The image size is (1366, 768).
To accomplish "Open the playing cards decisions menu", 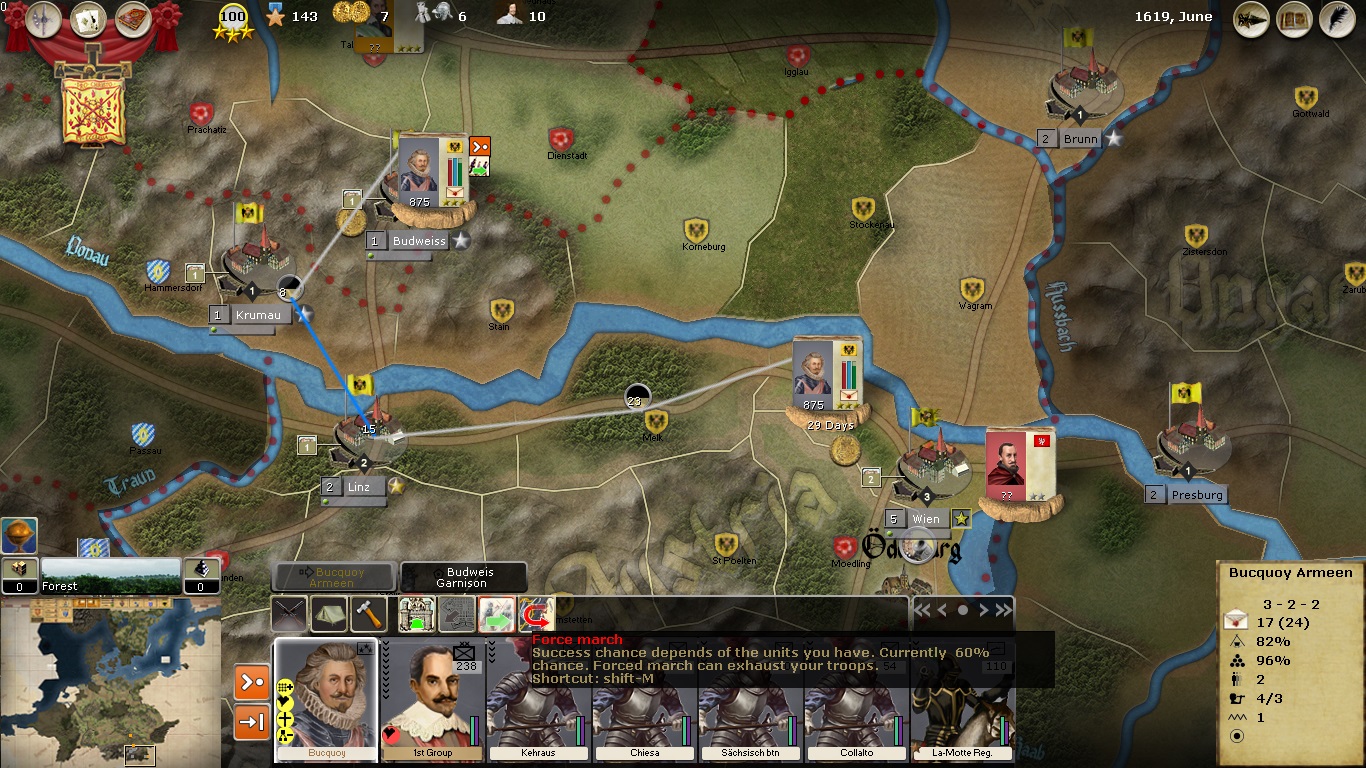I will 89,19.
